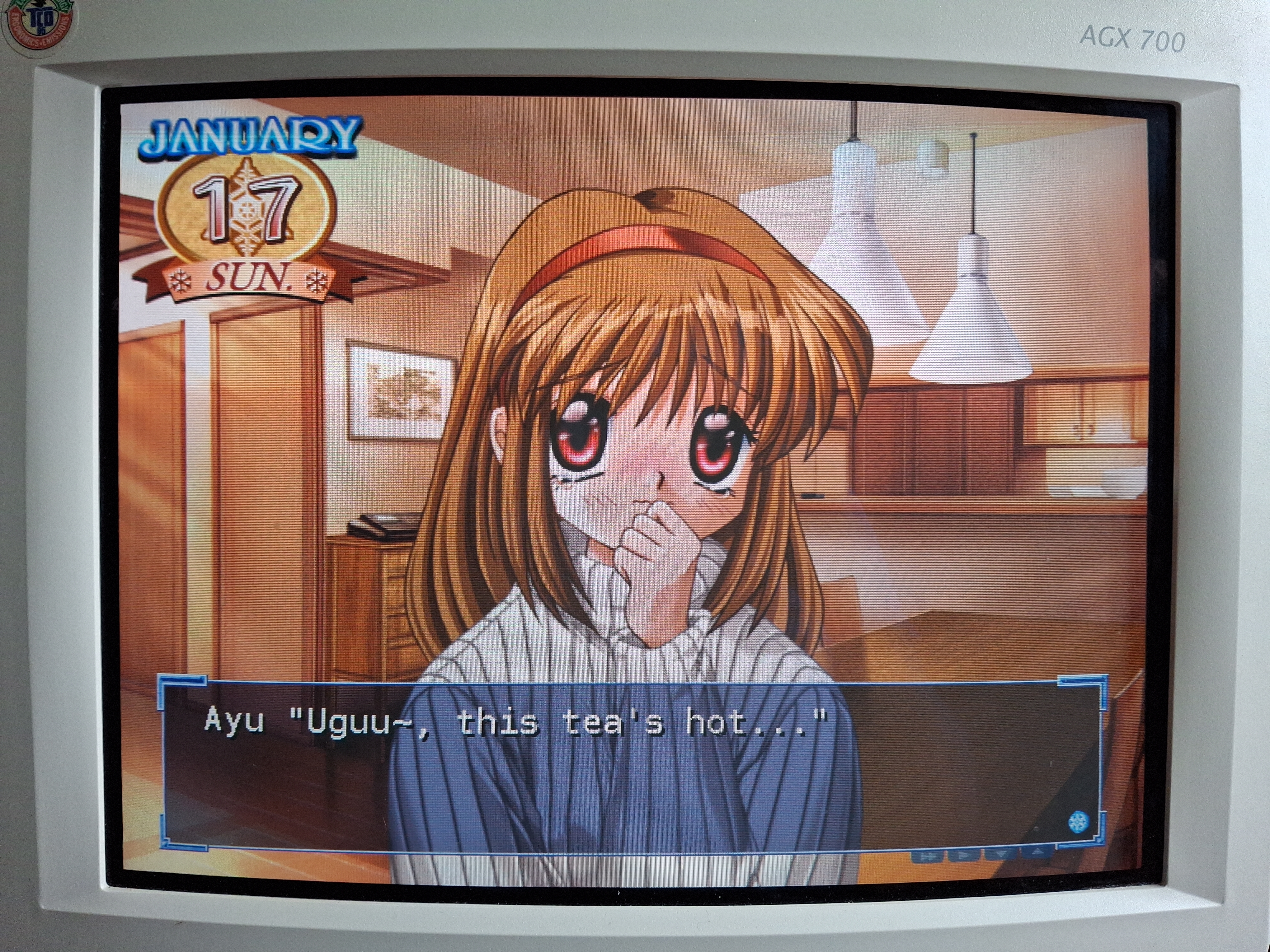This screenshot has height=952, width=1270.
Task: Click the blue snowflake continue indicator
Action: [x=1078, y=822]
